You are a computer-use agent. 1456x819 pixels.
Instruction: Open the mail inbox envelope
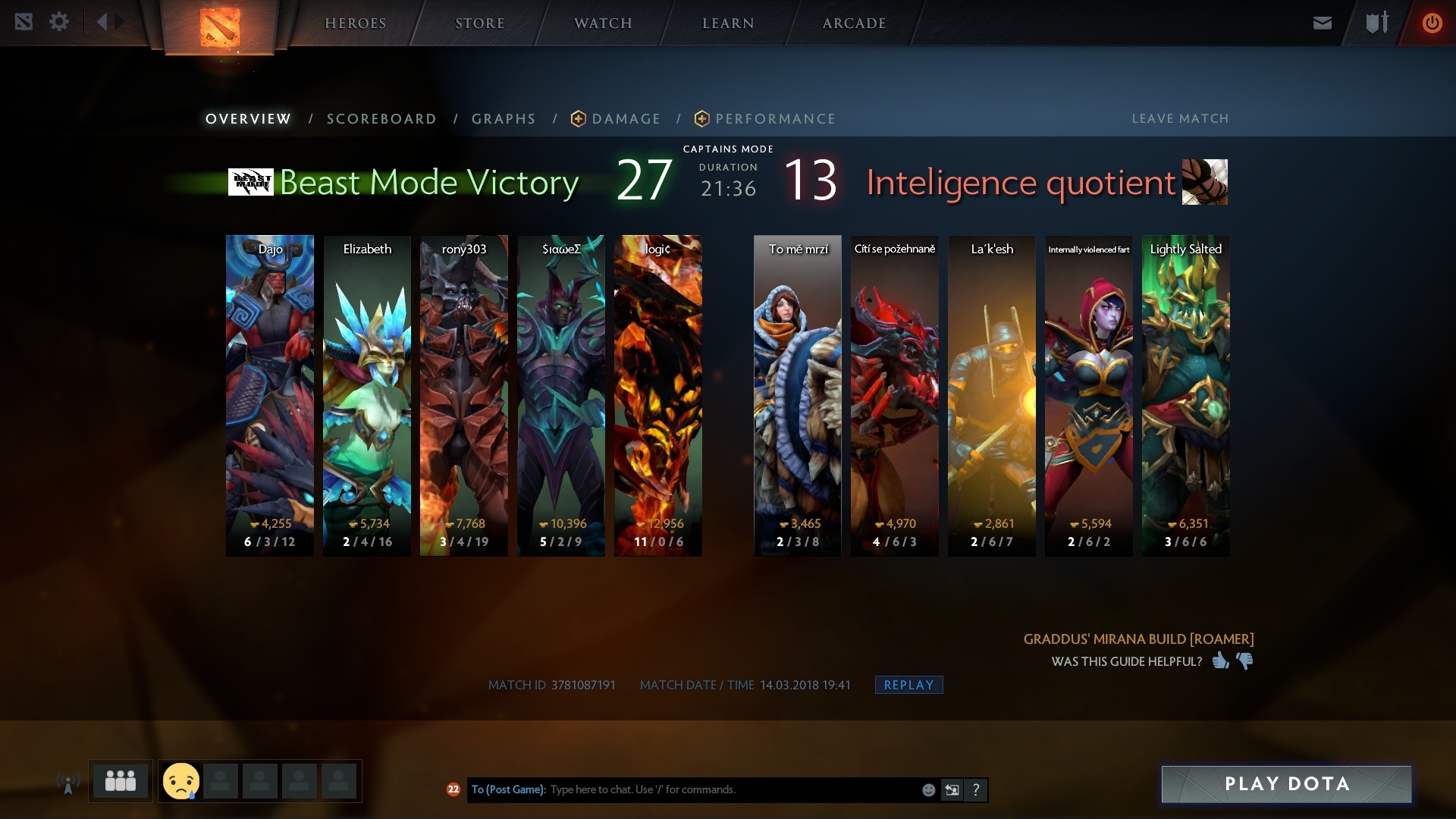(x=1322, y=23)
